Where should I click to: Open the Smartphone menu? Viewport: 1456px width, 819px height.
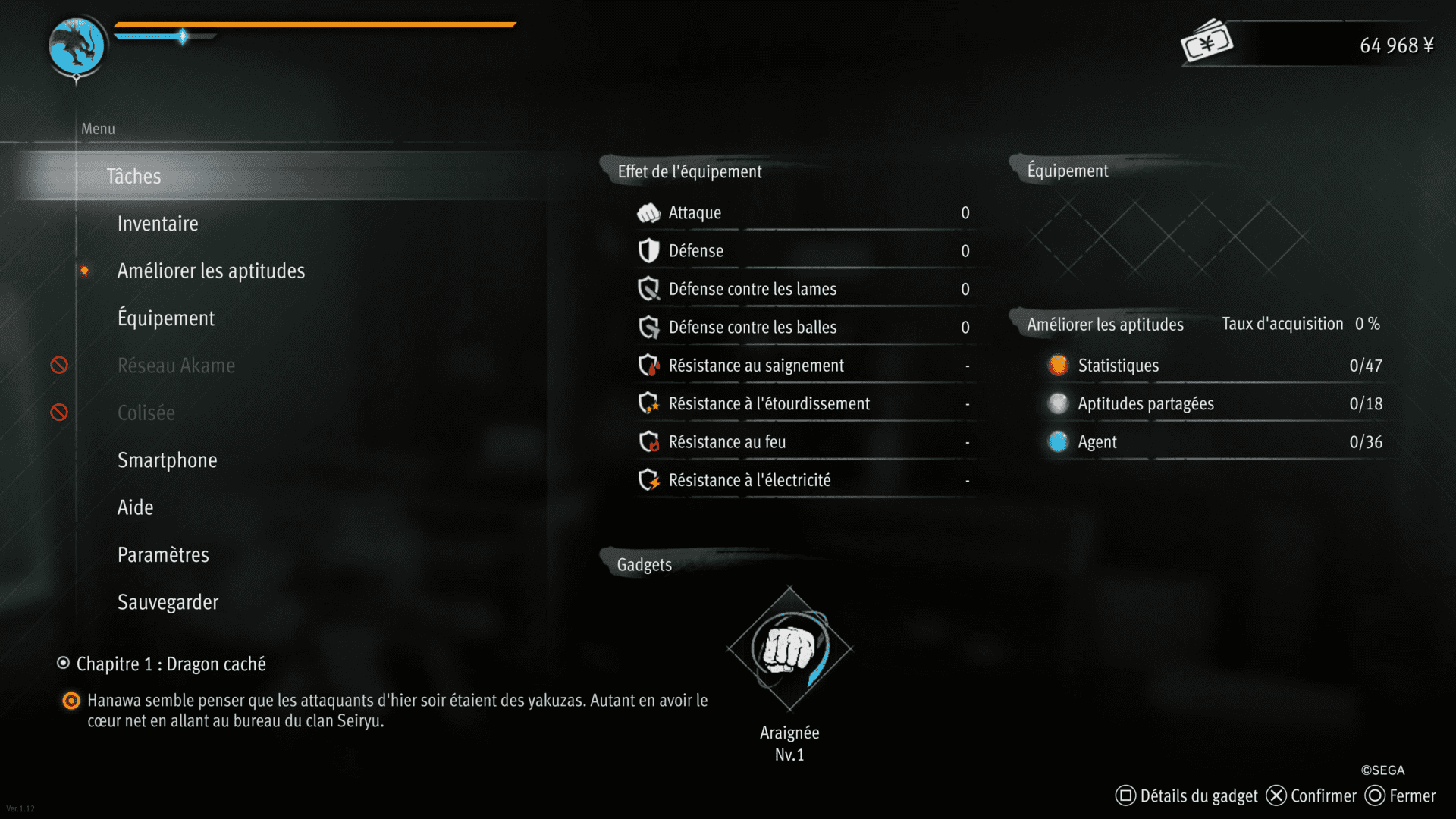coord(167,460)
